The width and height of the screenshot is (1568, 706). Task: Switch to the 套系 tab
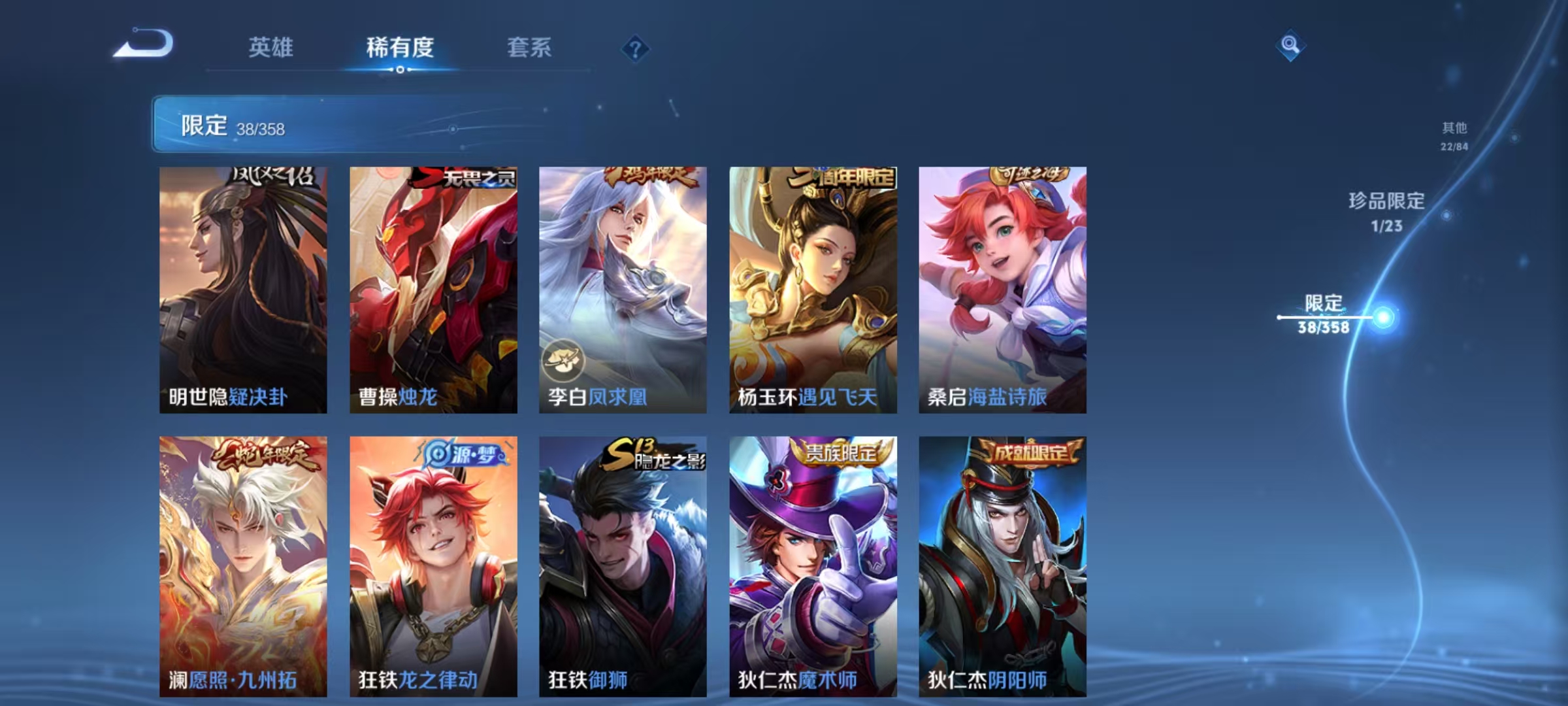tap(529, 48)
